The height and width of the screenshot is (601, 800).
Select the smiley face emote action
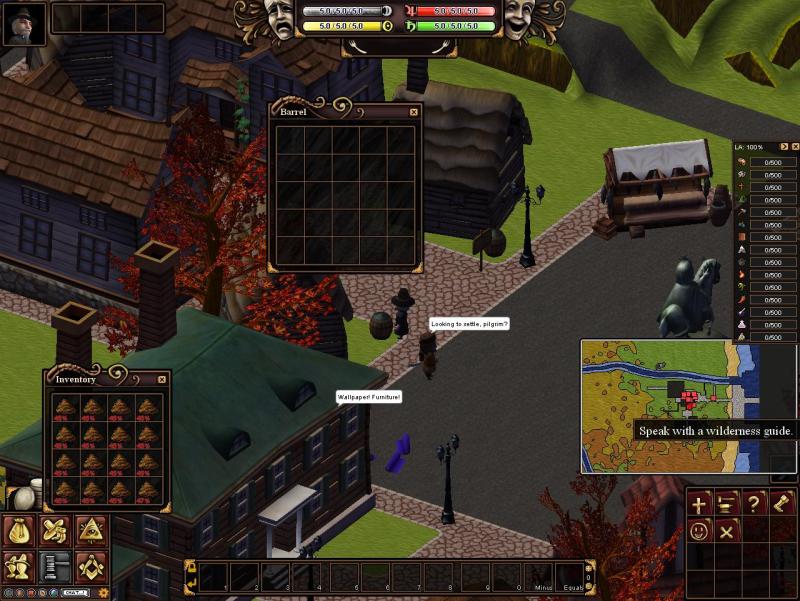[699, 531]
